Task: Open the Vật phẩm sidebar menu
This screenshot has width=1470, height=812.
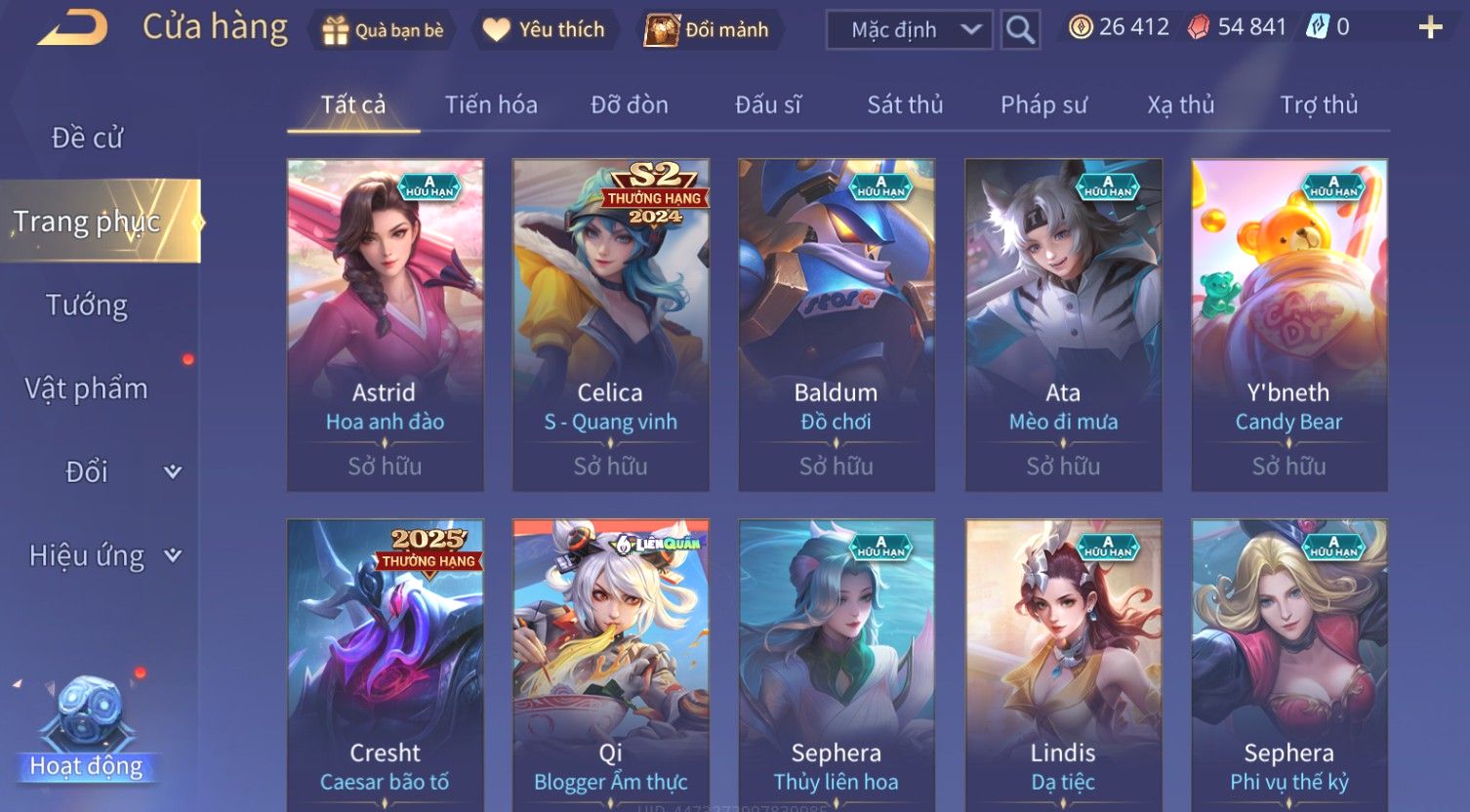Action: tap(87, 388)
